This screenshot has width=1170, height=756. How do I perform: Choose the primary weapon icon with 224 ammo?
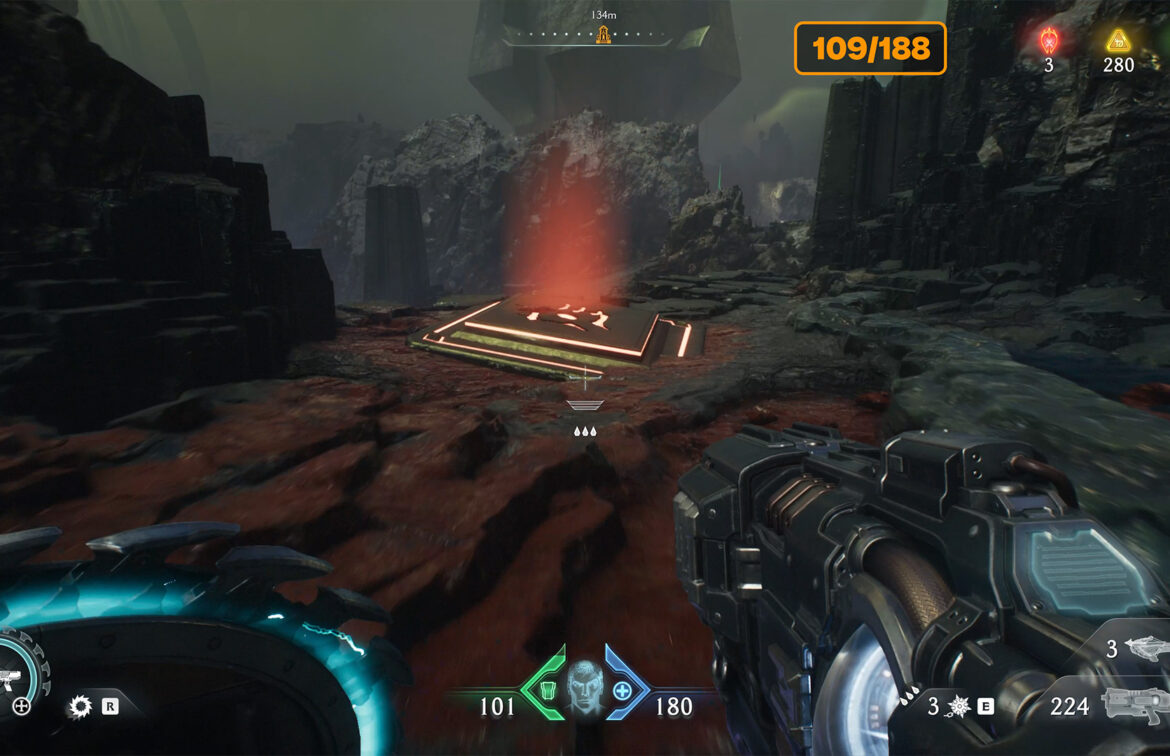[1134, 705]
